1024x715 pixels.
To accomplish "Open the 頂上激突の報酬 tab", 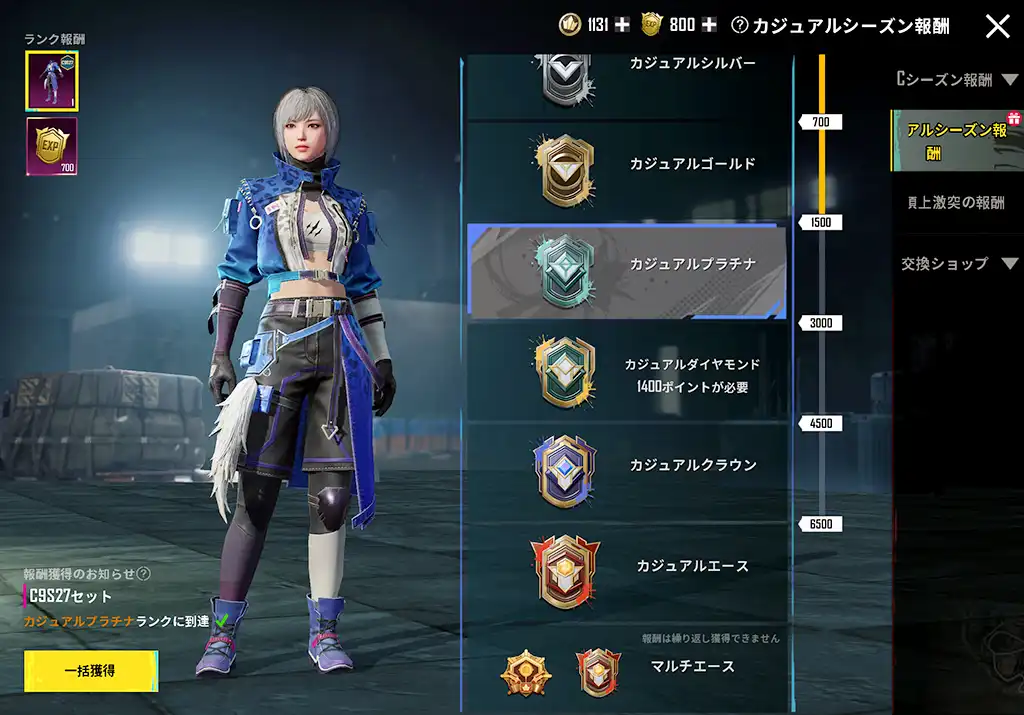I will coord(954,202).
